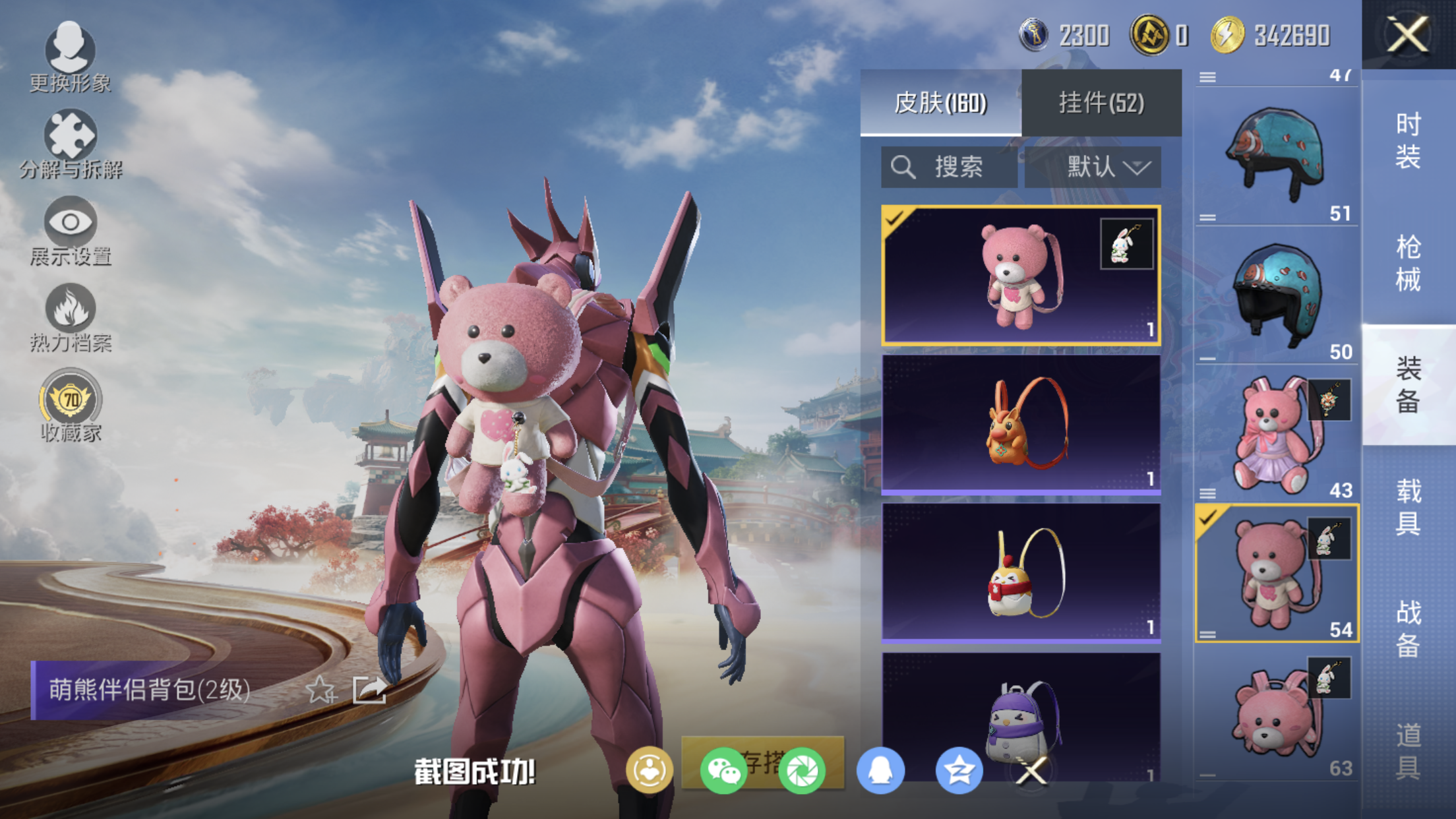Switch to the 挂件(52) tab
Viewport: 1456px width, 819px height.
click(x=1101, y=103)
